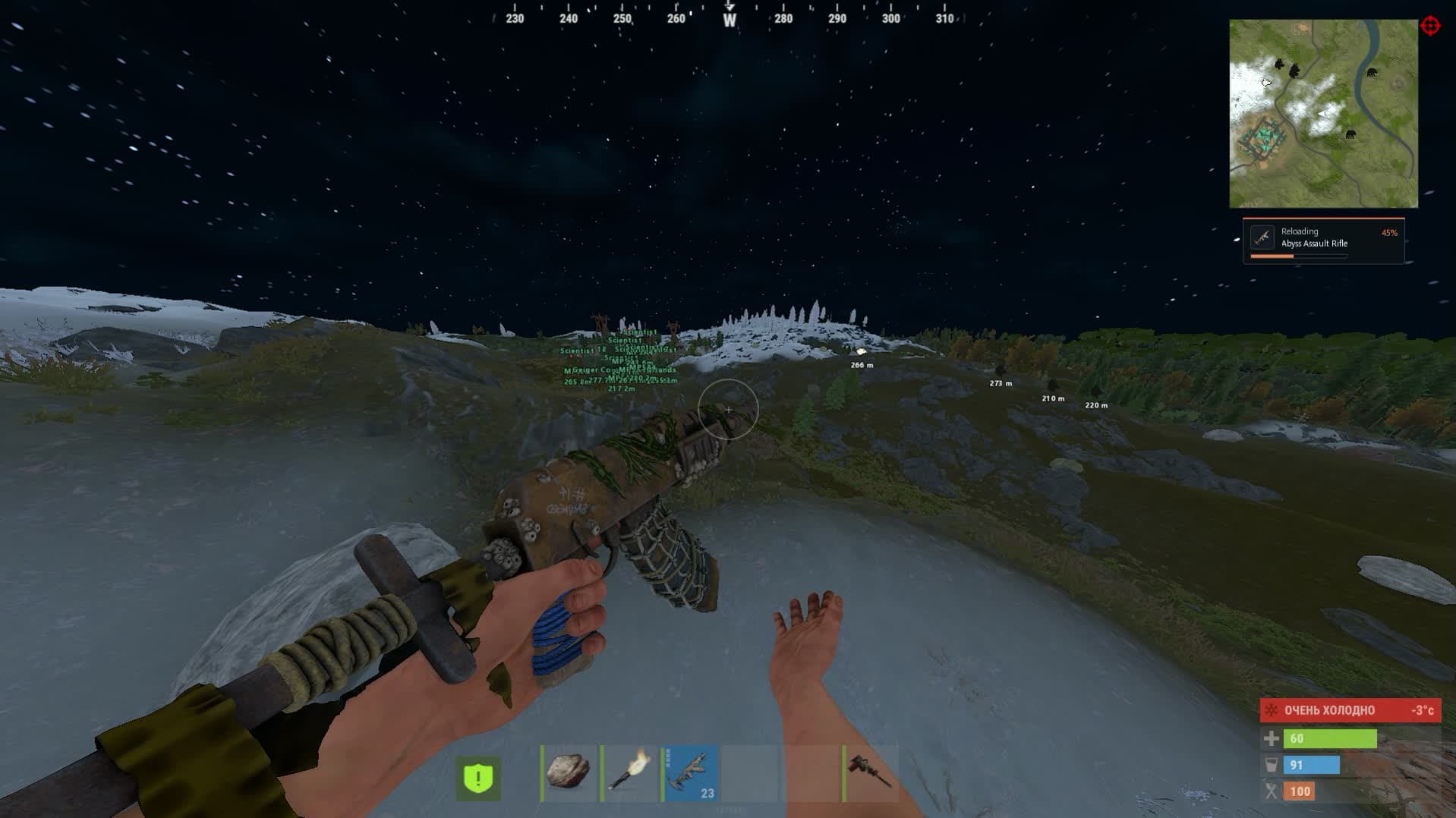Click the Abyss Assault Rifle notification text

coord(1313,244)
